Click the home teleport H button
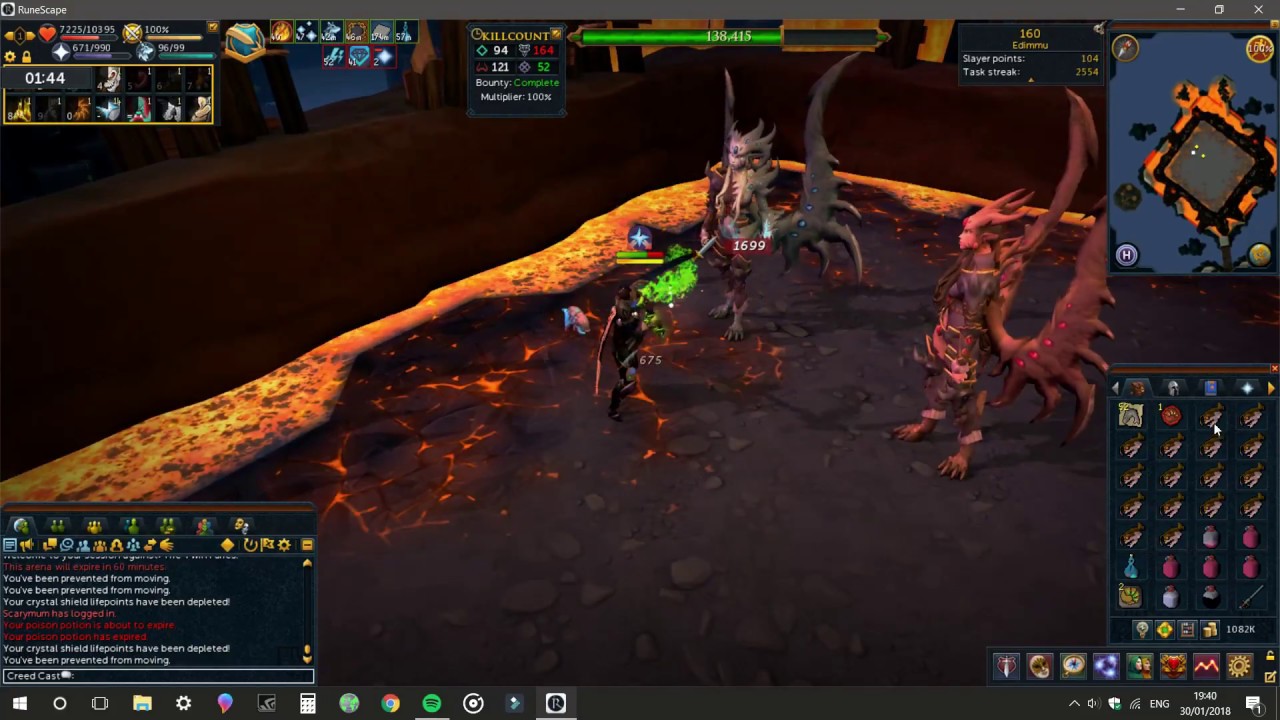Viewport: 1280px width, 720px height. (x=1126, y=255)
